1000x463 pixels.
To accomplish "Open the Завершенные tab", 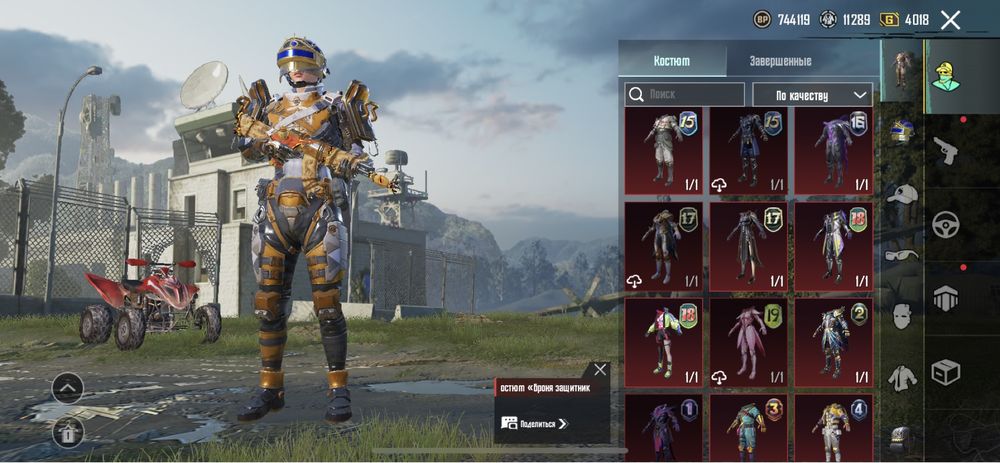I will pos(780,61).
